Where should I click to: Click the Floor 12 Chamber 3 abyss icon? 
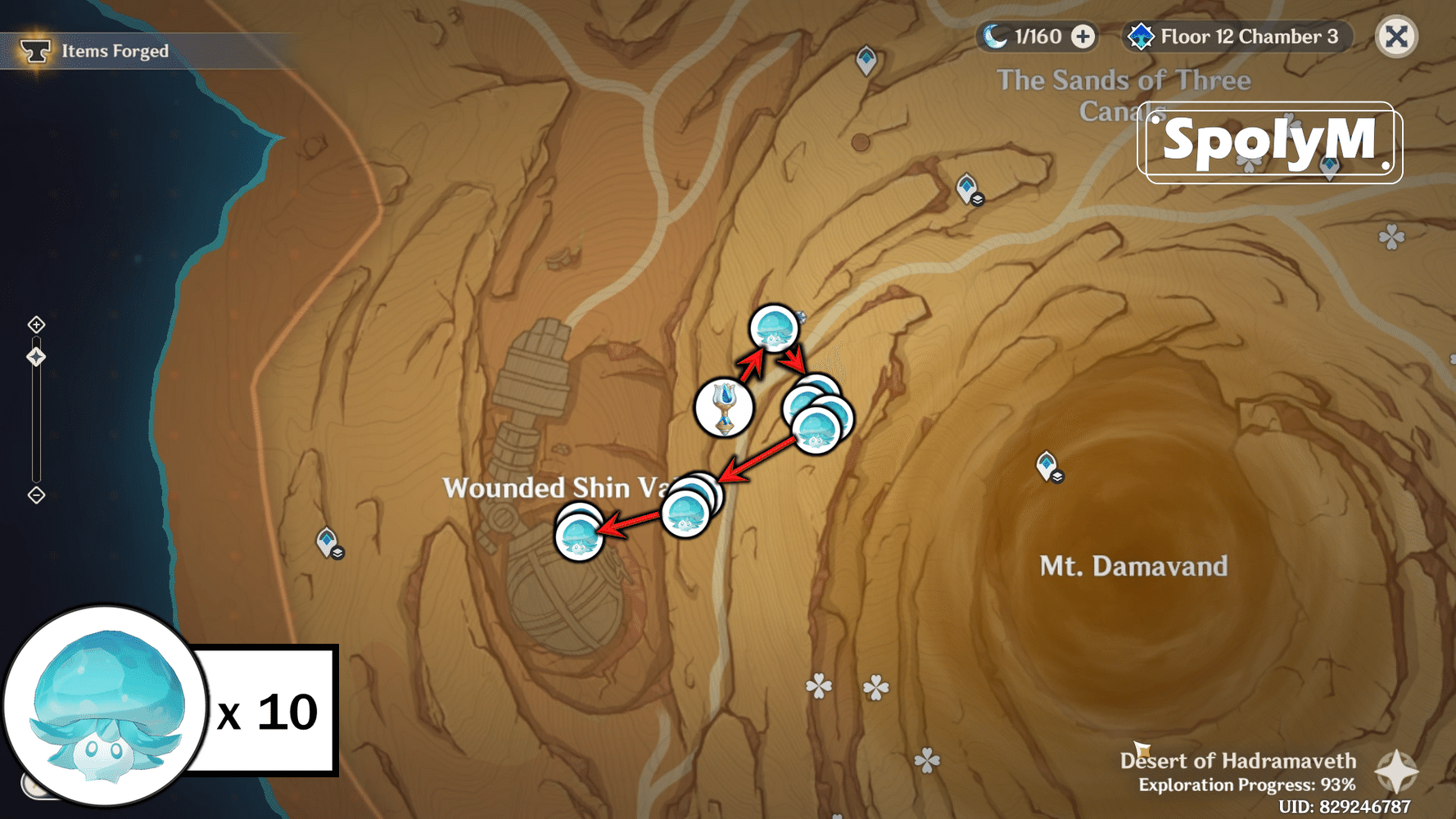pyautogui.click(x=1143, y=36)
